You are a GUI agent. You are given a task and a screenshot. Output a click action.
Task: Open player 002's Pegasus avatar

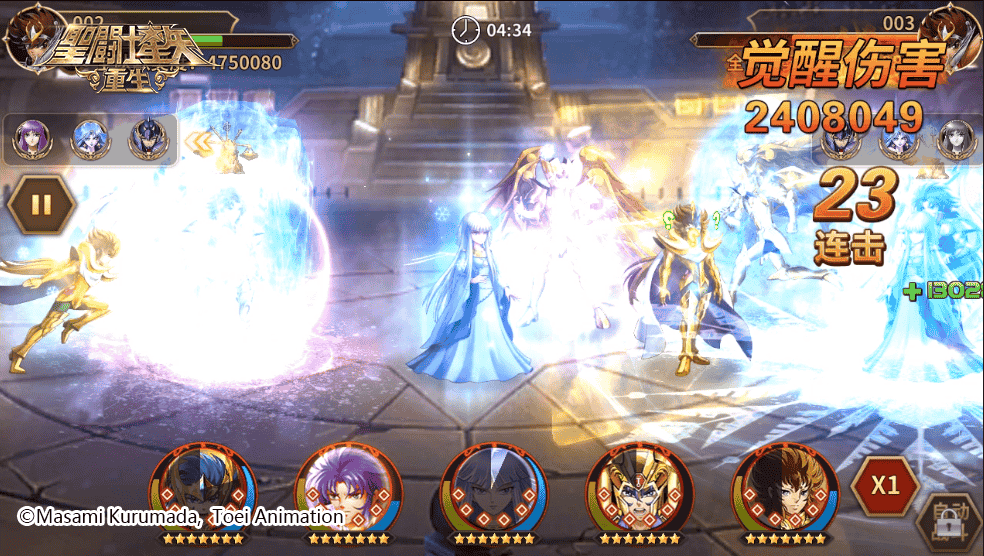point(27,35)
